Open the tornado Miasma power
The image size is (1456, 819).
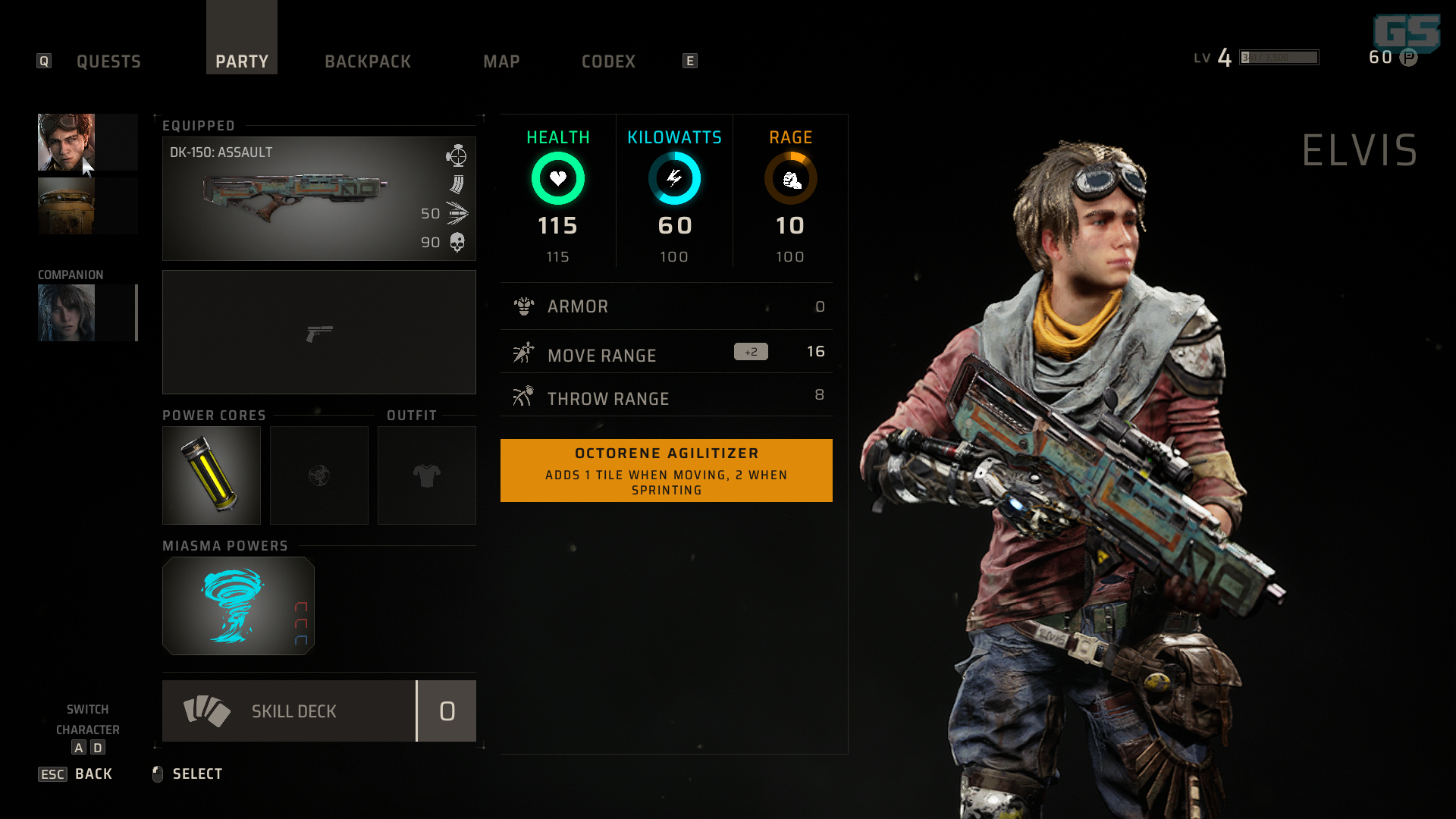tap(237, 606)
